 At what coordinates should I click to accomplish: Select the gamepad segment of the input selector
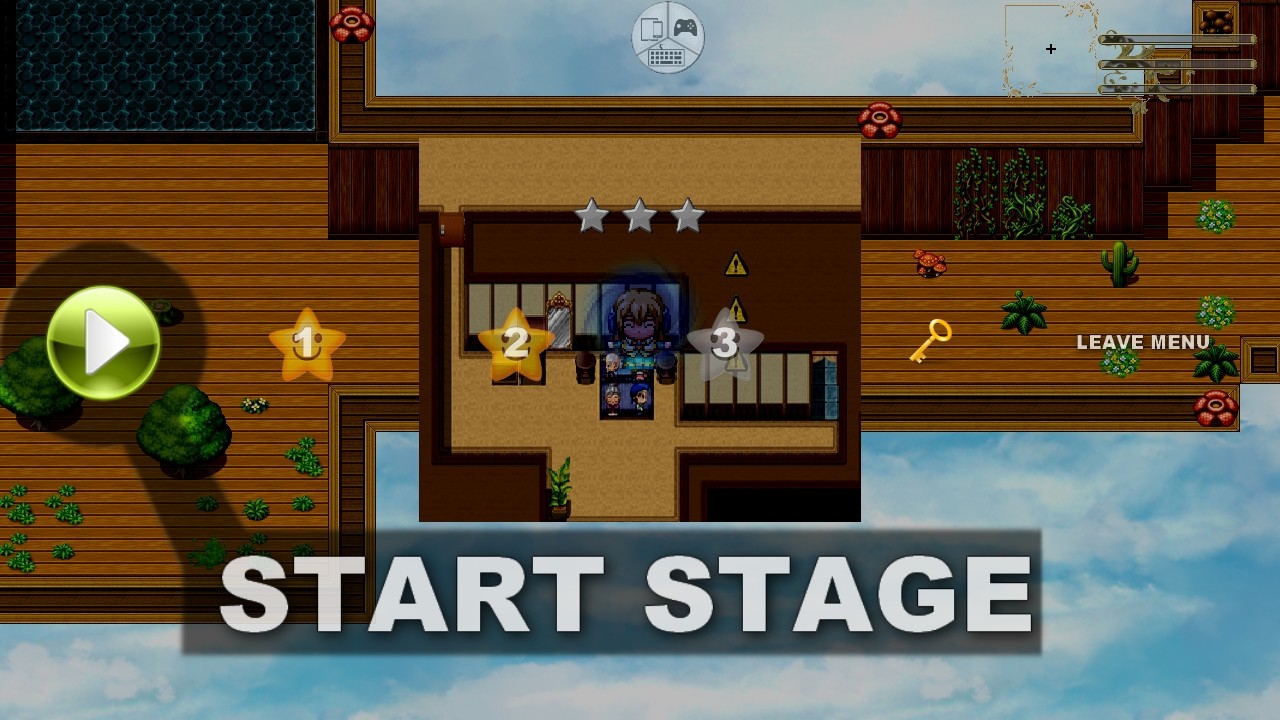[684, 27]
